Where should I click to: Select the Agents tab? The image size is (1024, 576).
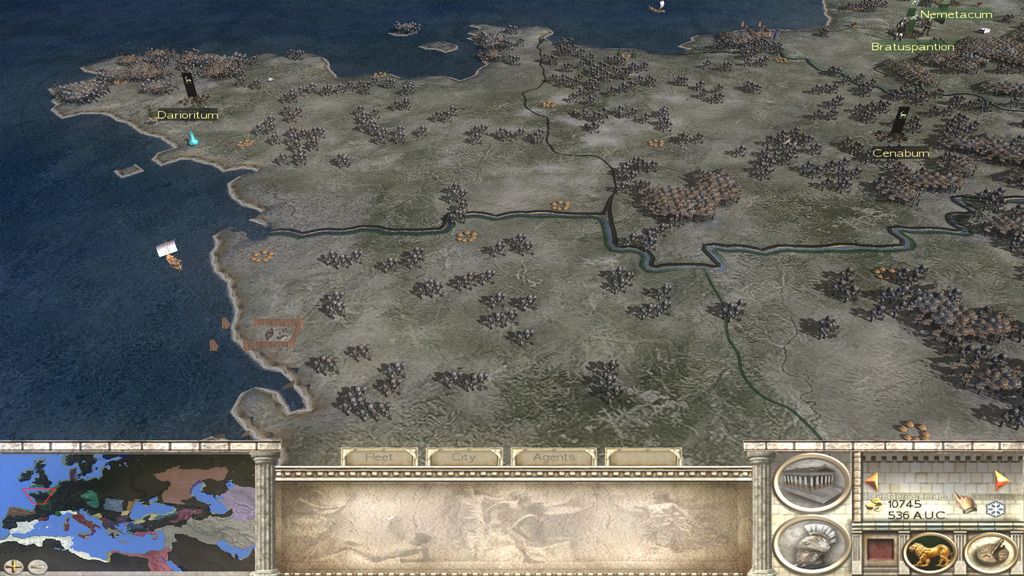coord(553,457)
